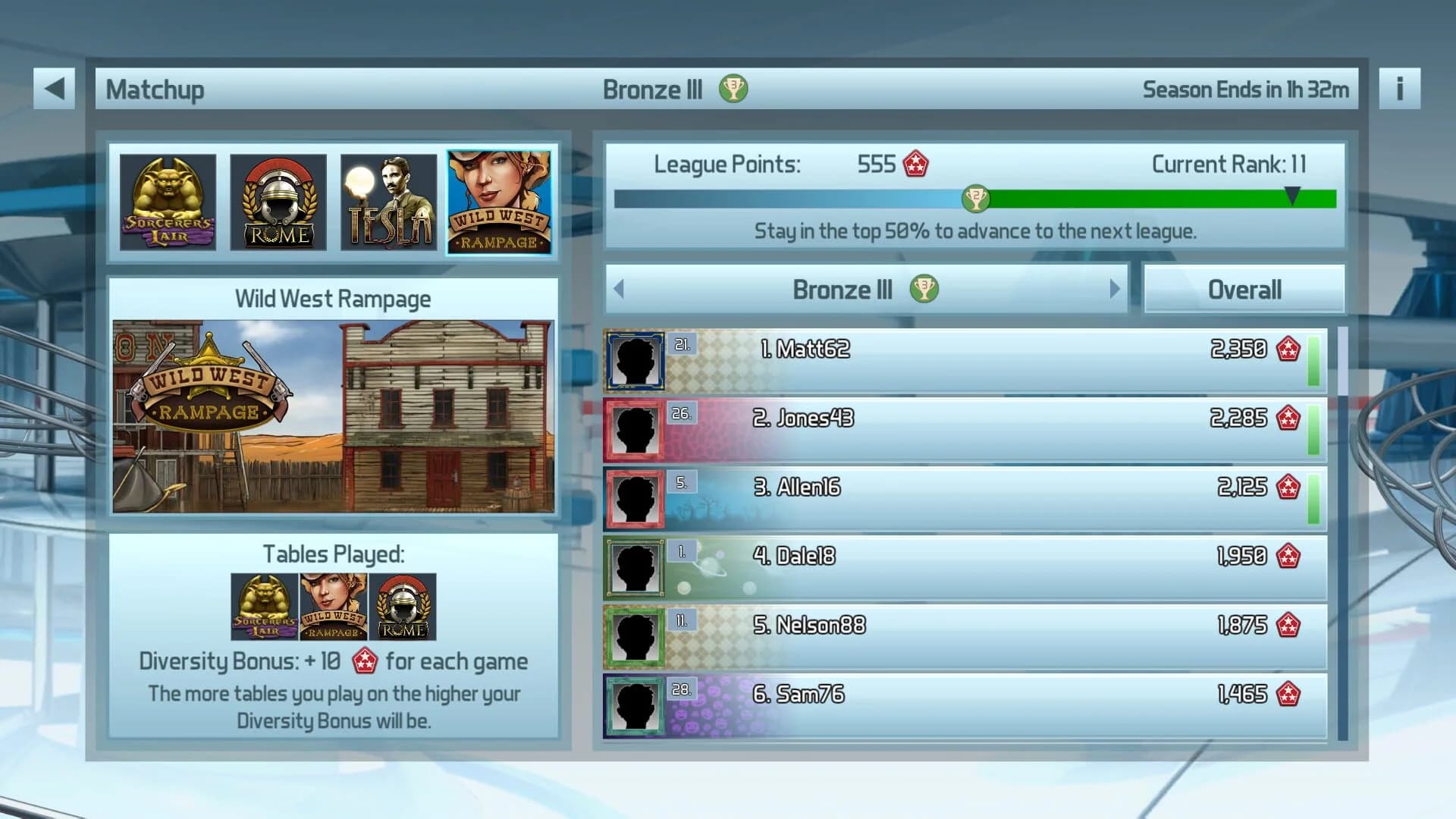The image size is (1456, 819).
Task: Open the info panel via the i button
Action: click(x=1400, y=88)
